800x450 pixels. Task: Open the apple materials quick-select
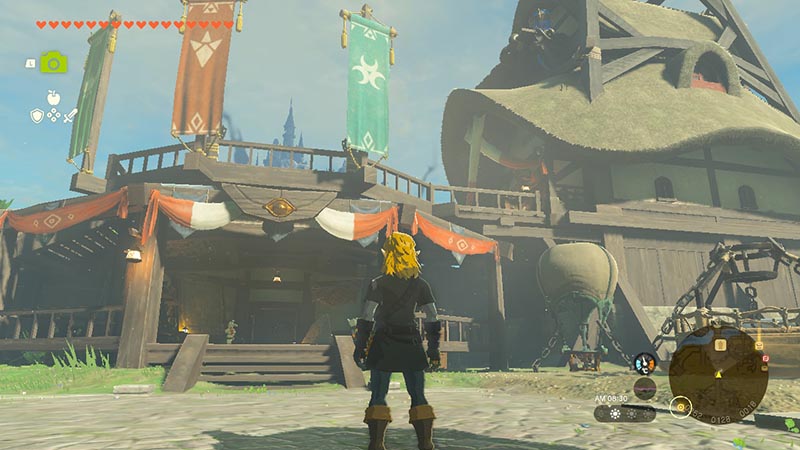(53, 98)
